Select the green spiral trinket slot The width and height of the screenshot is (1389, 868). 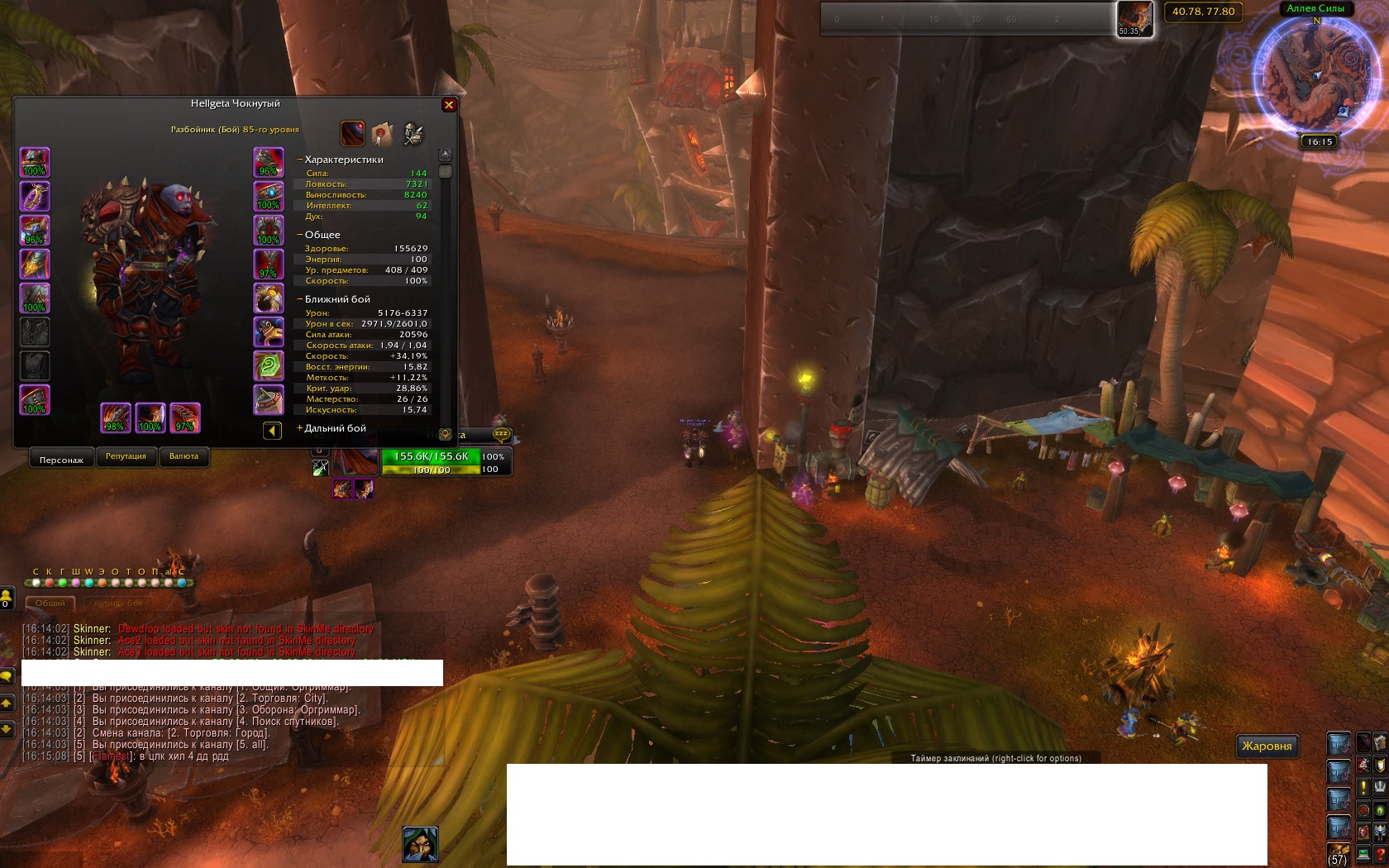[x=268, y=365]
